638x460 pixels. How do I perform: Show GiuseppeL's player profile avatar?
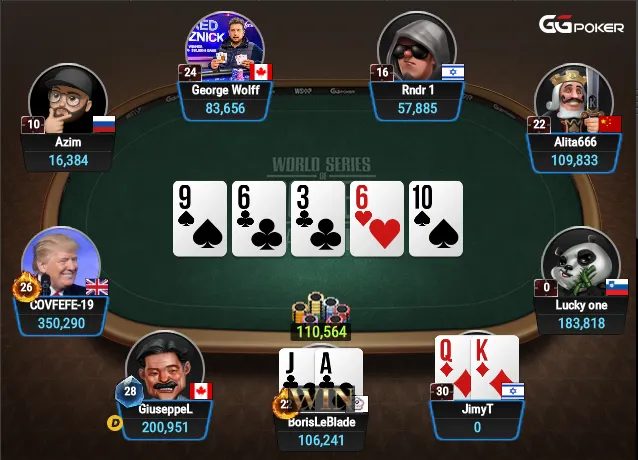(165, 367)
